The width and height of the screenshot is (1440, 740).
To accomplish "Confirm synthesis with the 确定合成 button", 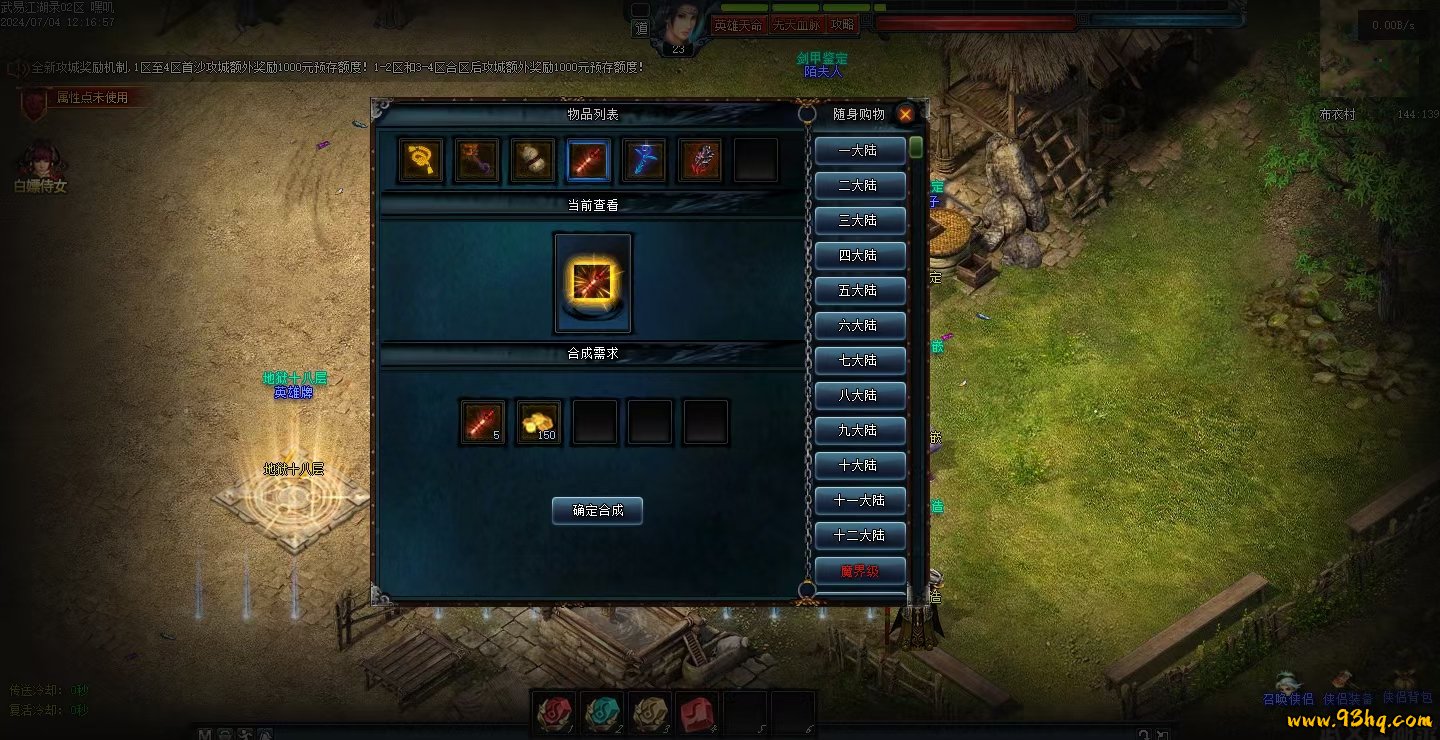I will pyautogui.click(x=597, y=510).
